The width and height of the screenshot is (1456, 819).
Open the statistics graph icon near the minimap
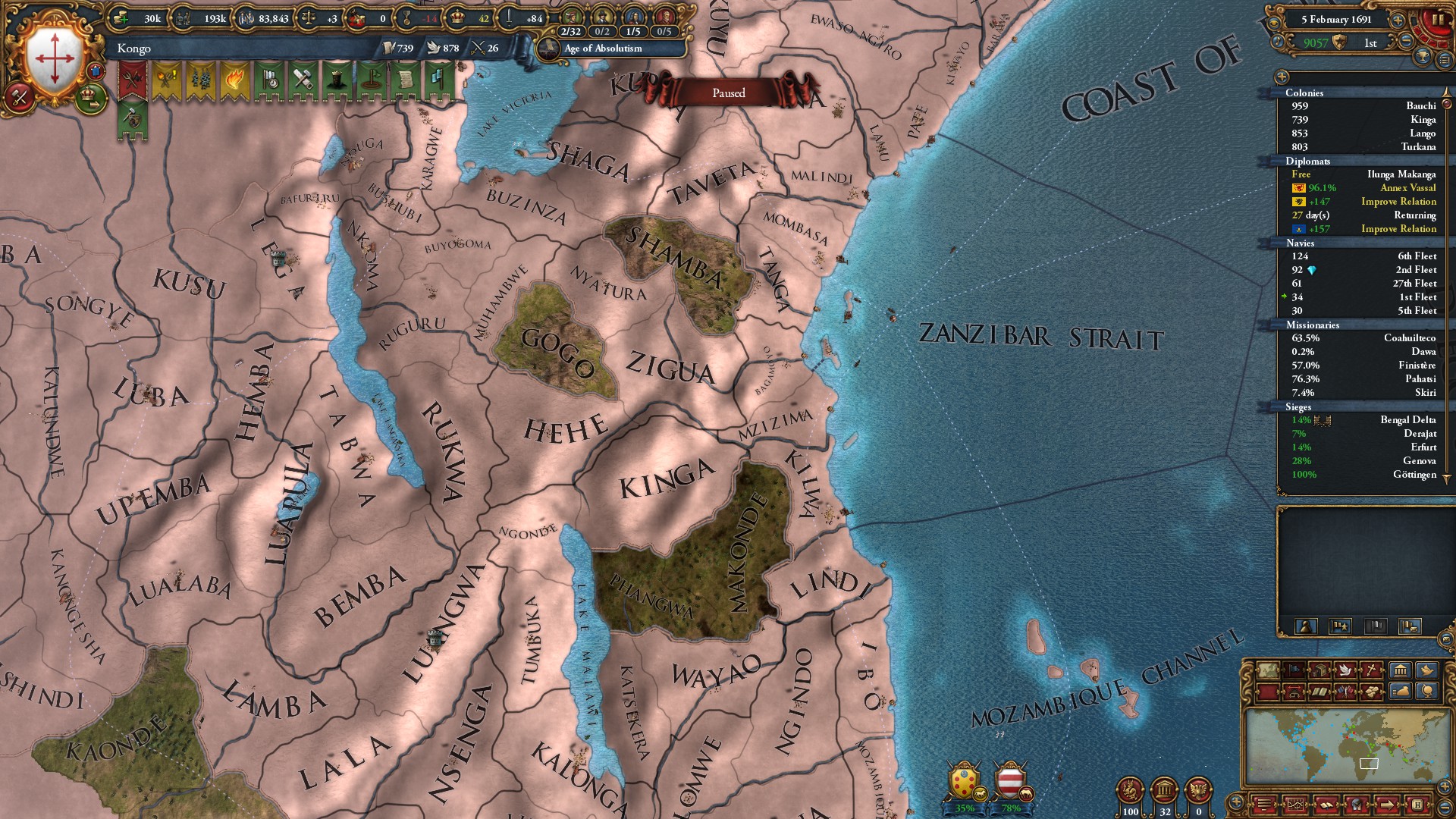(1295, 805)
